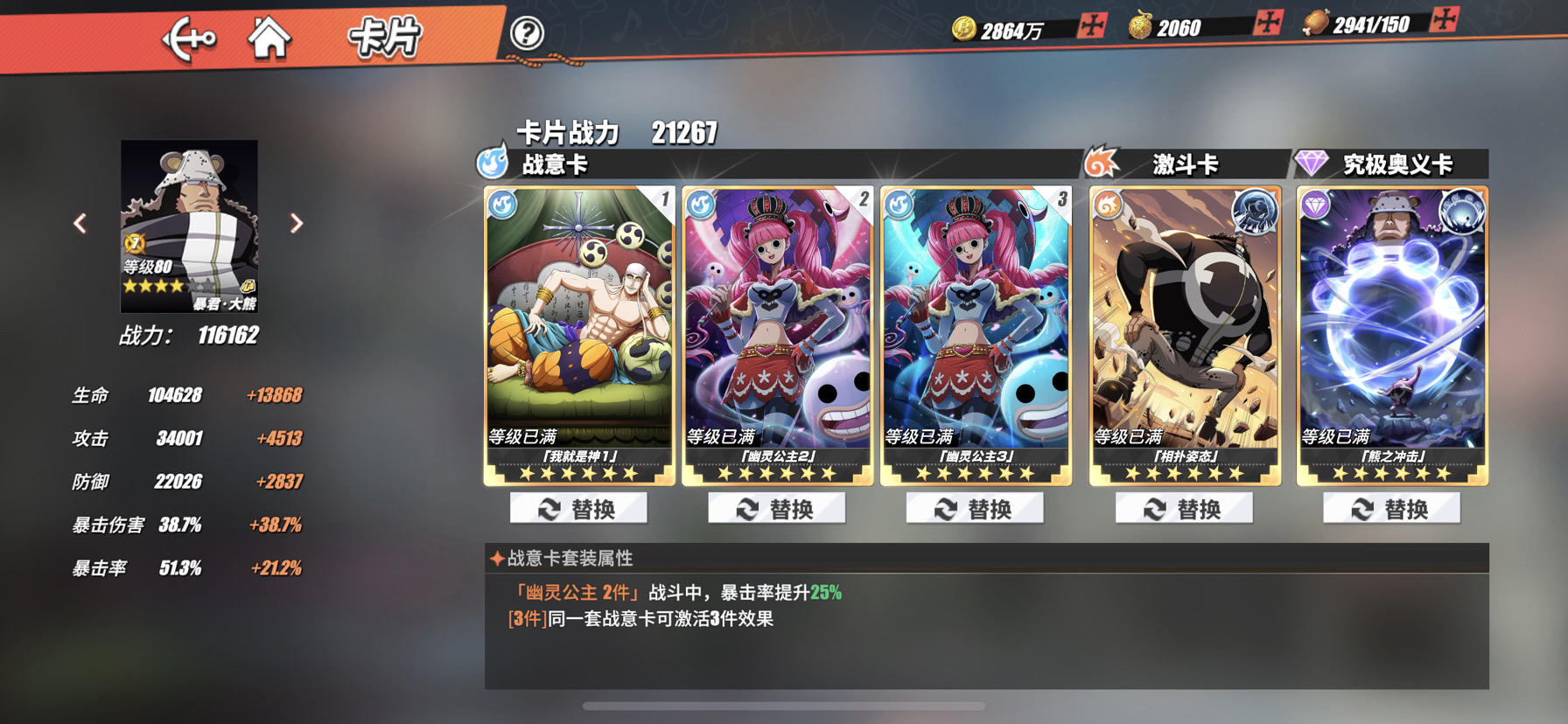Click the 替换 button under the 我就是神1 card

click(579, 508)
